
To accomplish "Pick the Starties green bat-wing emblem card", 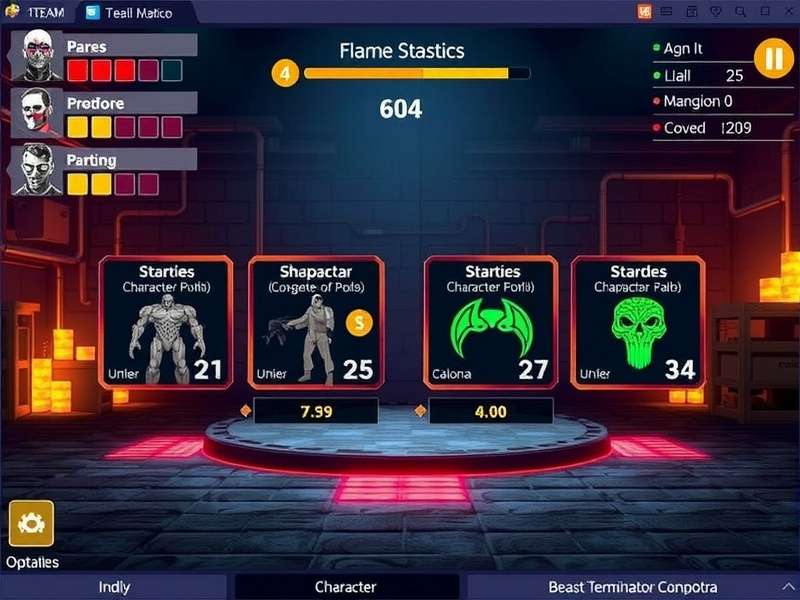I will point(492,322).
